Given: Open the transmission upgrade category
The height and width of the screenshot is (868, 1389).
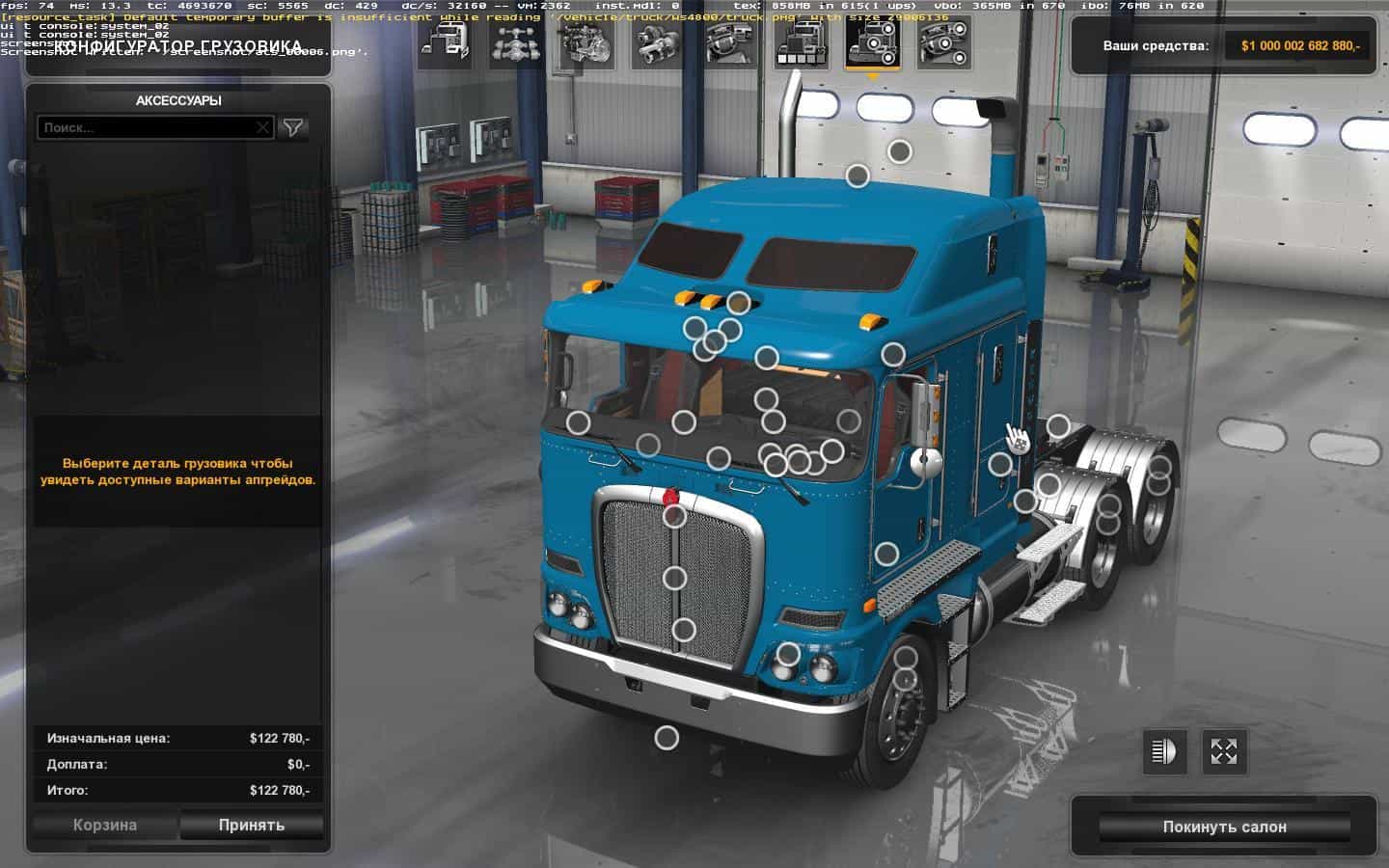Looking at the screenshot, I should (659, 43).
